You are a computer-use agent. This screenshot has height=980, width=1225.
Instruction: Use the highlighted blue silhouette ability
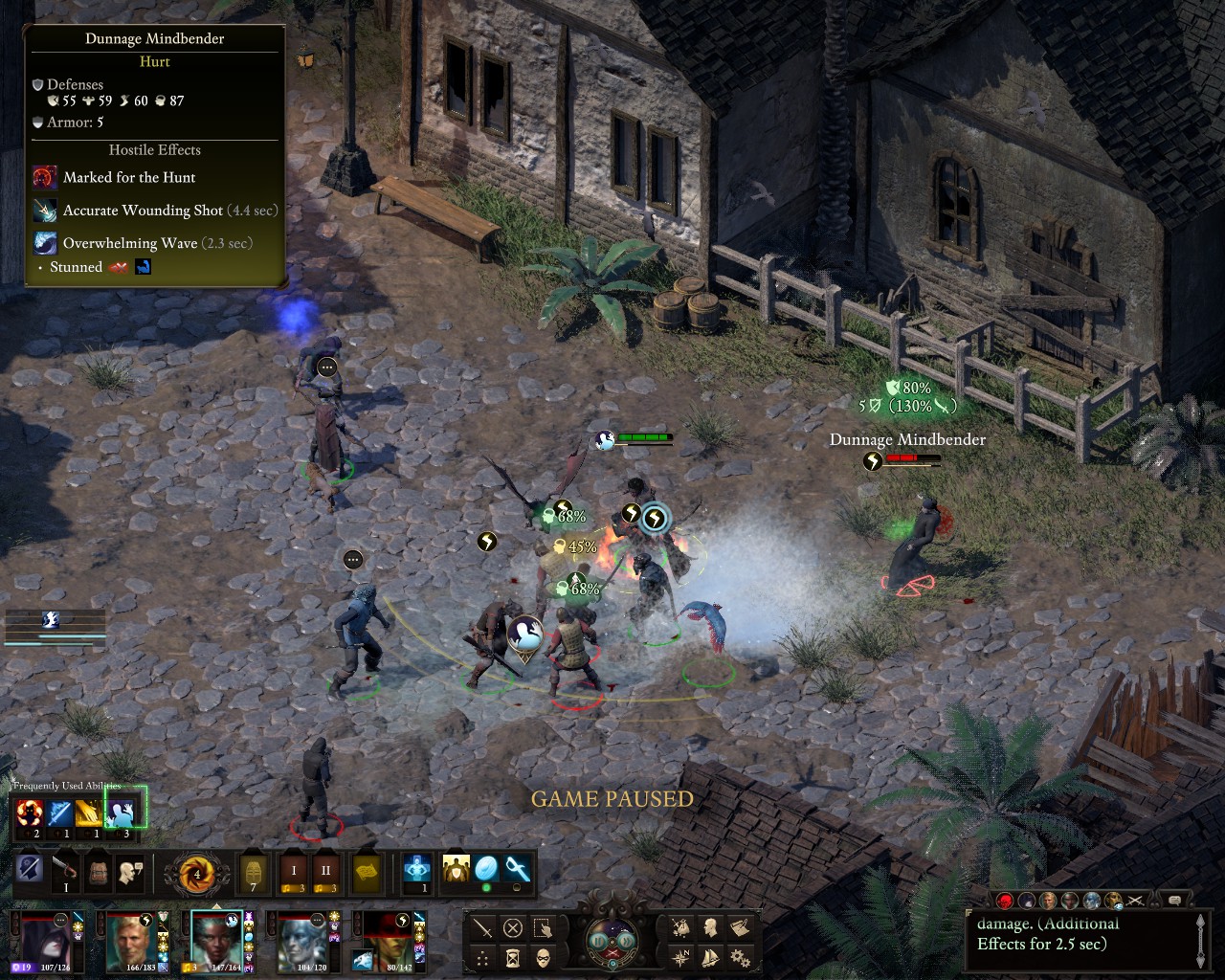click(122, 813)
